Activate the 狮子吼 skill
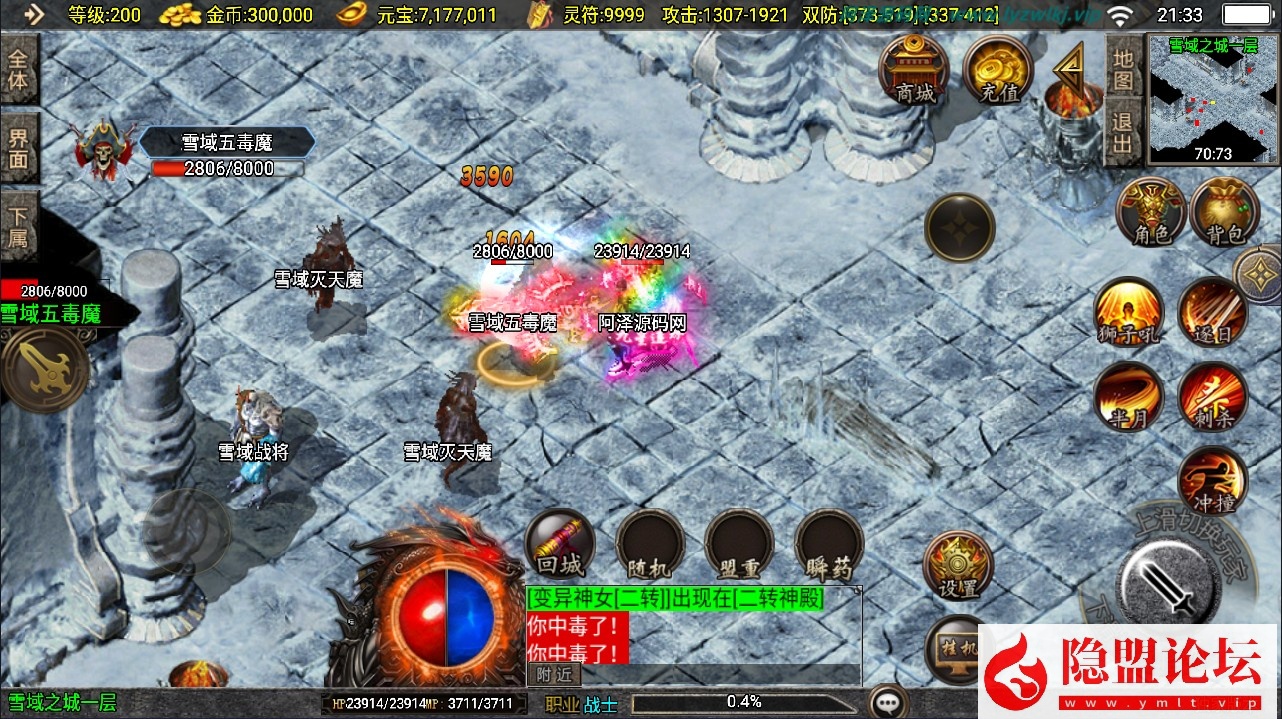Viewport: 1282px width, 719px height. [1128, 311]
